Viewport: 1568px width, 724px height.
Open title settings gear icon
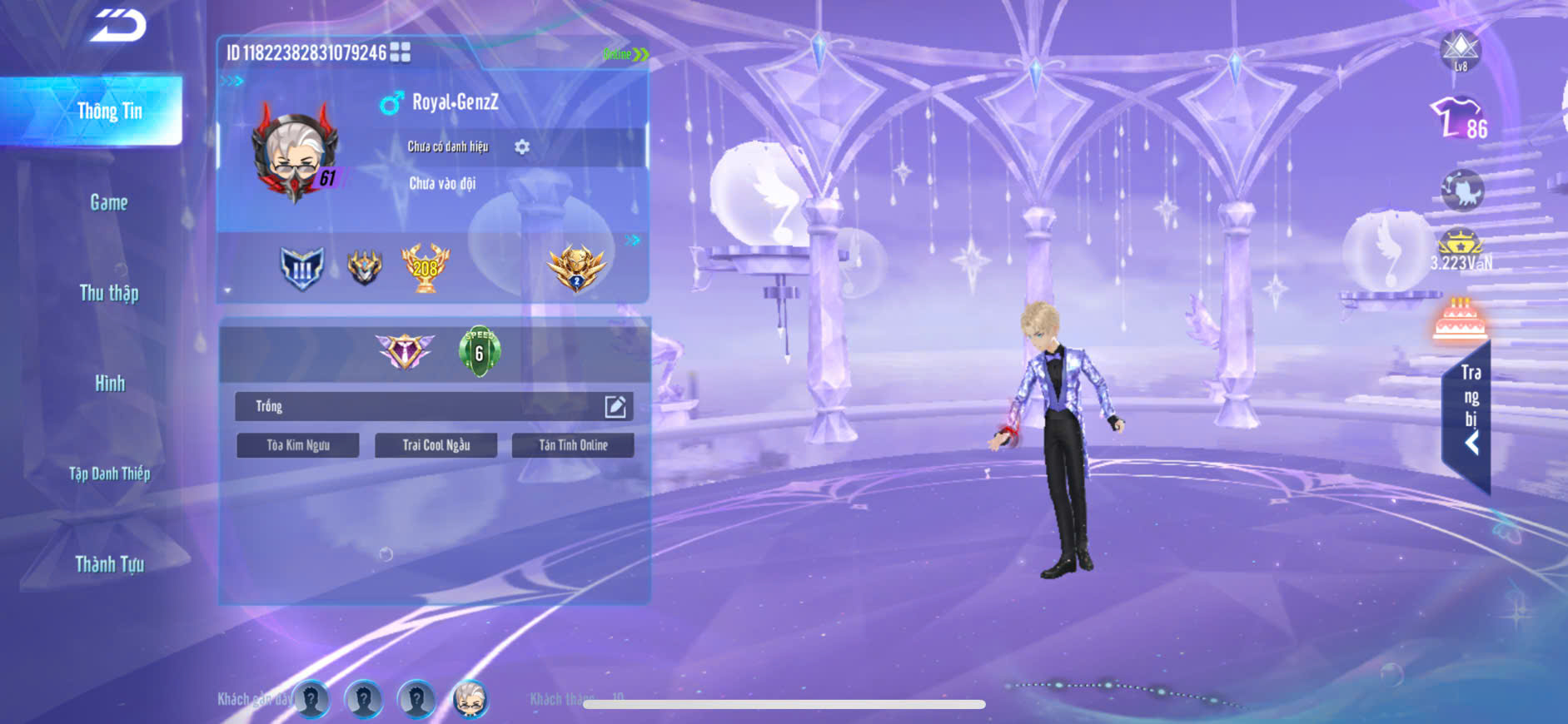[522, 147]
